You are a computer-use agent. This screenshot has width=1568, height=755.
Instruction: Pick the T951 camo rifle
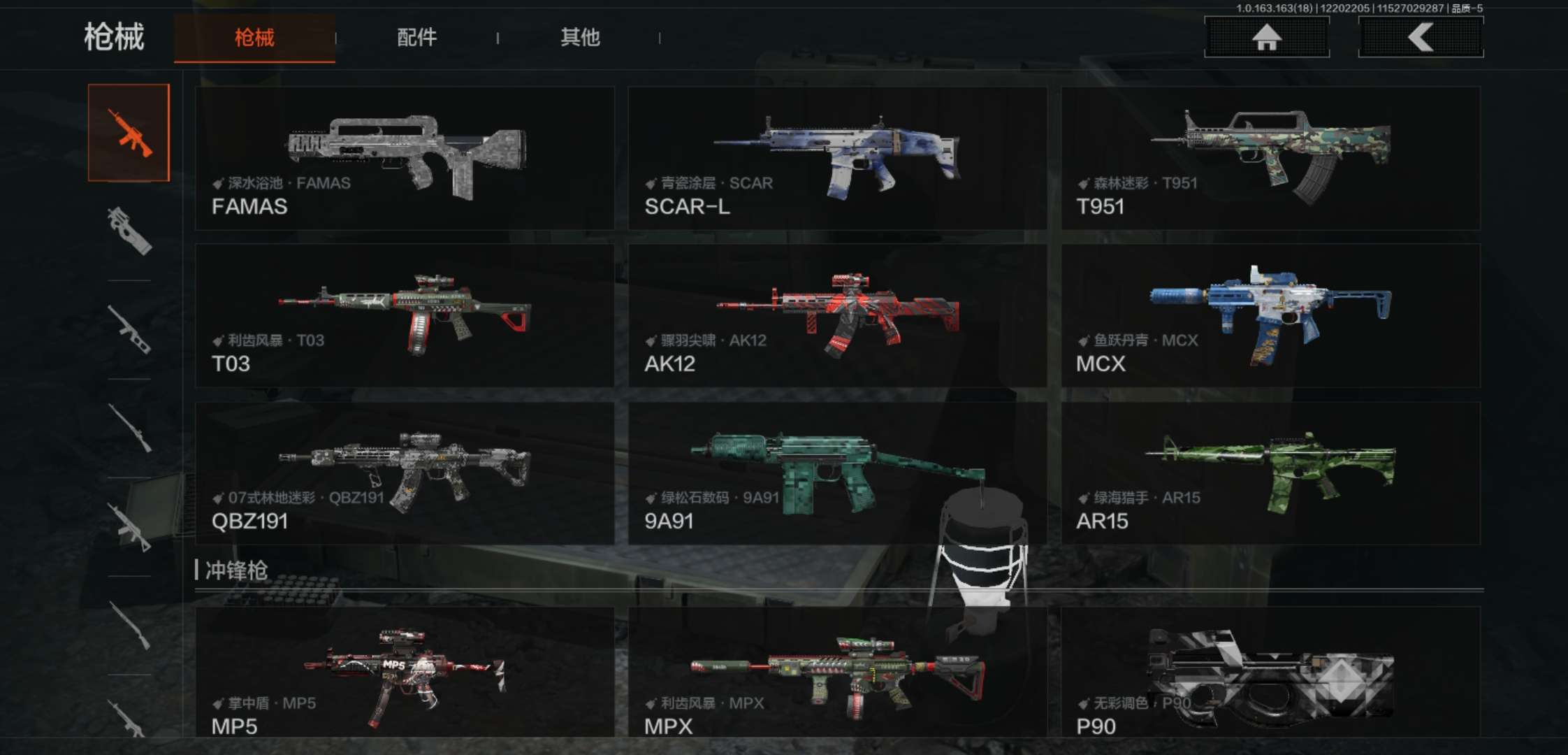tap(1270, 159)
